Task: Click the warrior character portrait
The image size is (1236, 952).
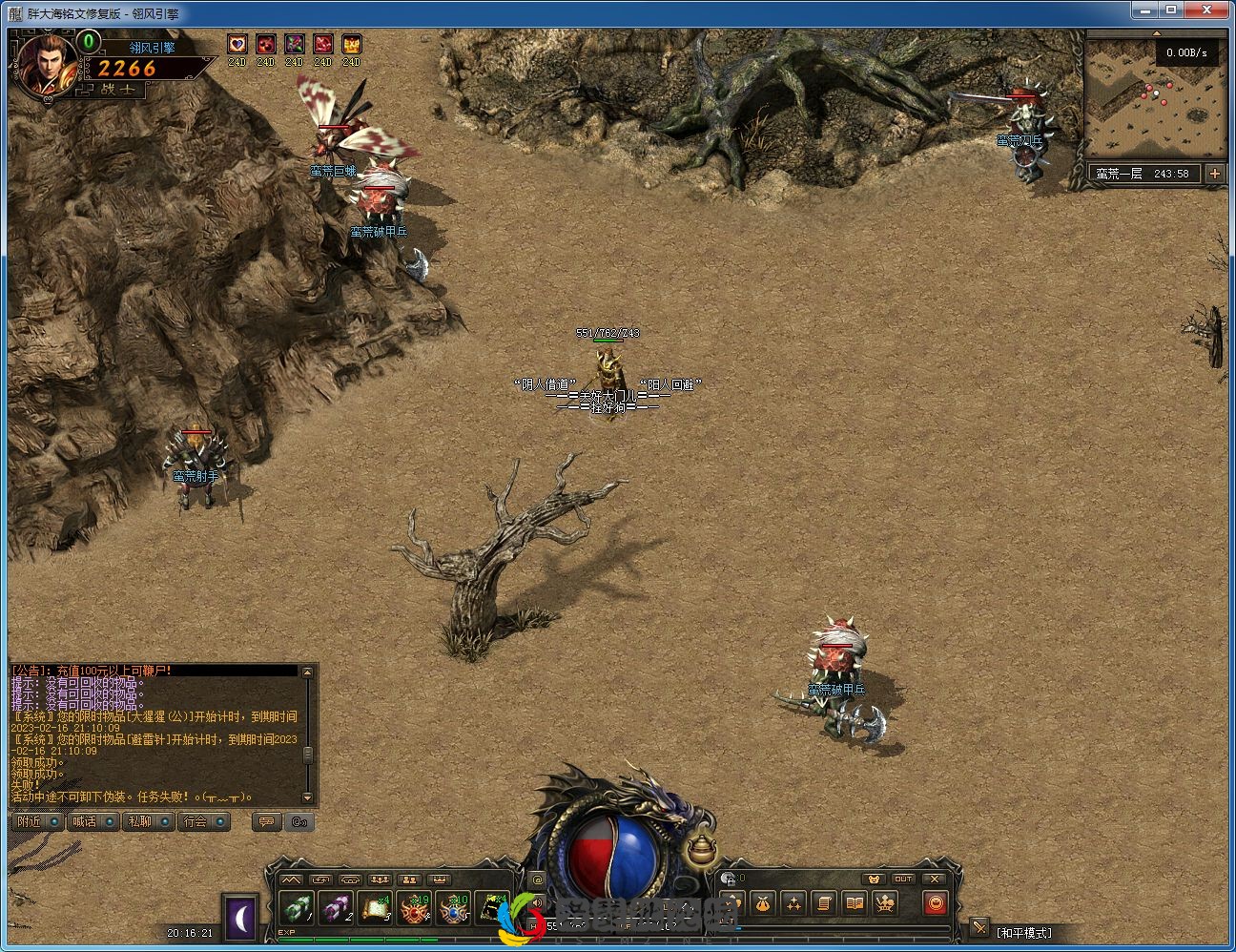Action: (44, 65)
